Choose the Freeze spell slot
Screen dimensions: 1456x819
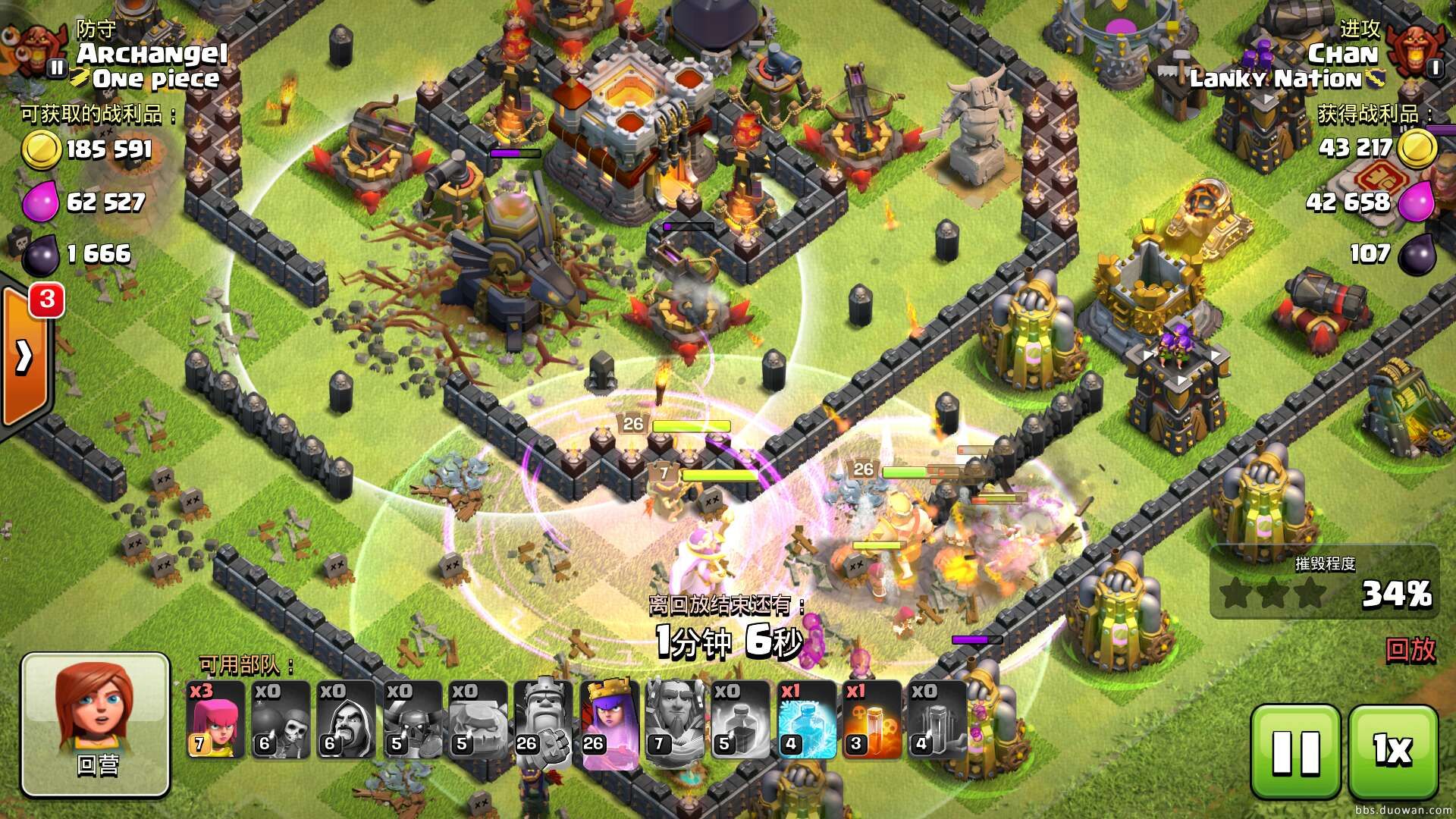pyautogui.click(x=806, y=719)
